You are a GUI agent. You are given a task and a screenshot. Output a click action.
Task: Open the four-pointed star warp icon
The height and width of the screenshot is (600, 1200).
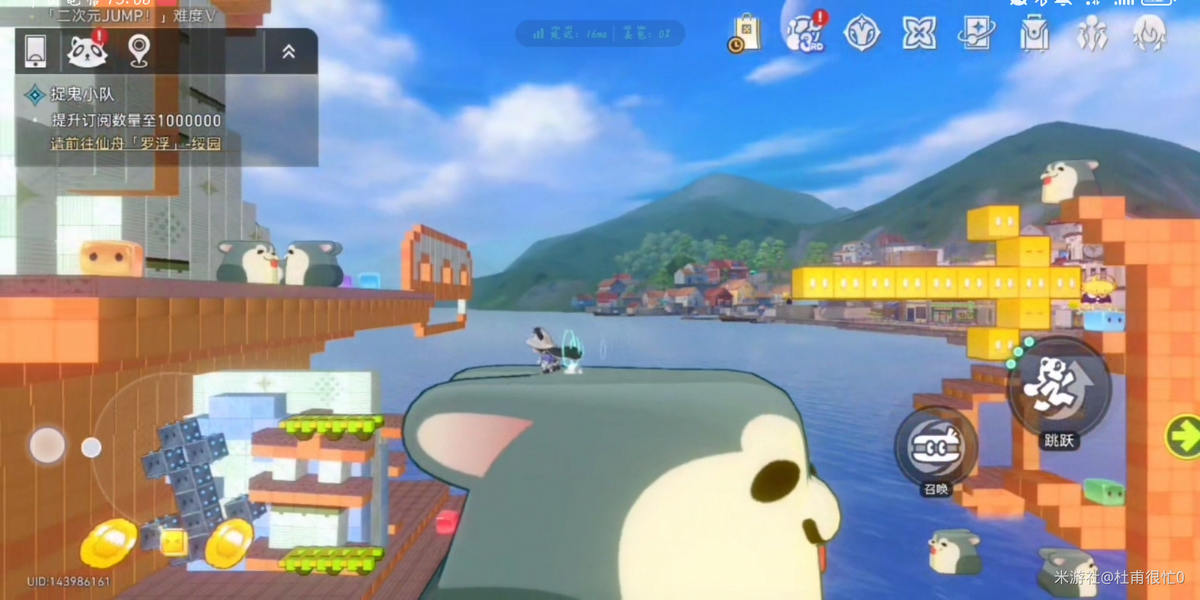[x=918, y=33]
